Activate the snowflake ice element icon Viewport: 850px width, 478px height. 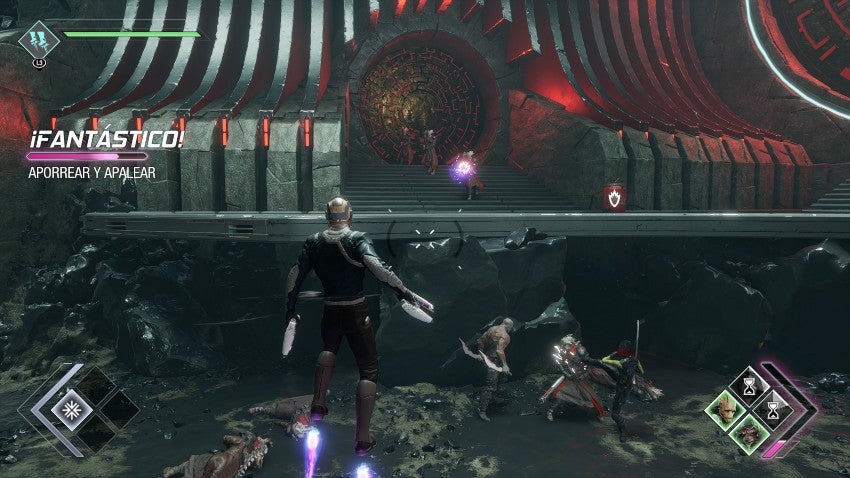[x=72, y=409]
